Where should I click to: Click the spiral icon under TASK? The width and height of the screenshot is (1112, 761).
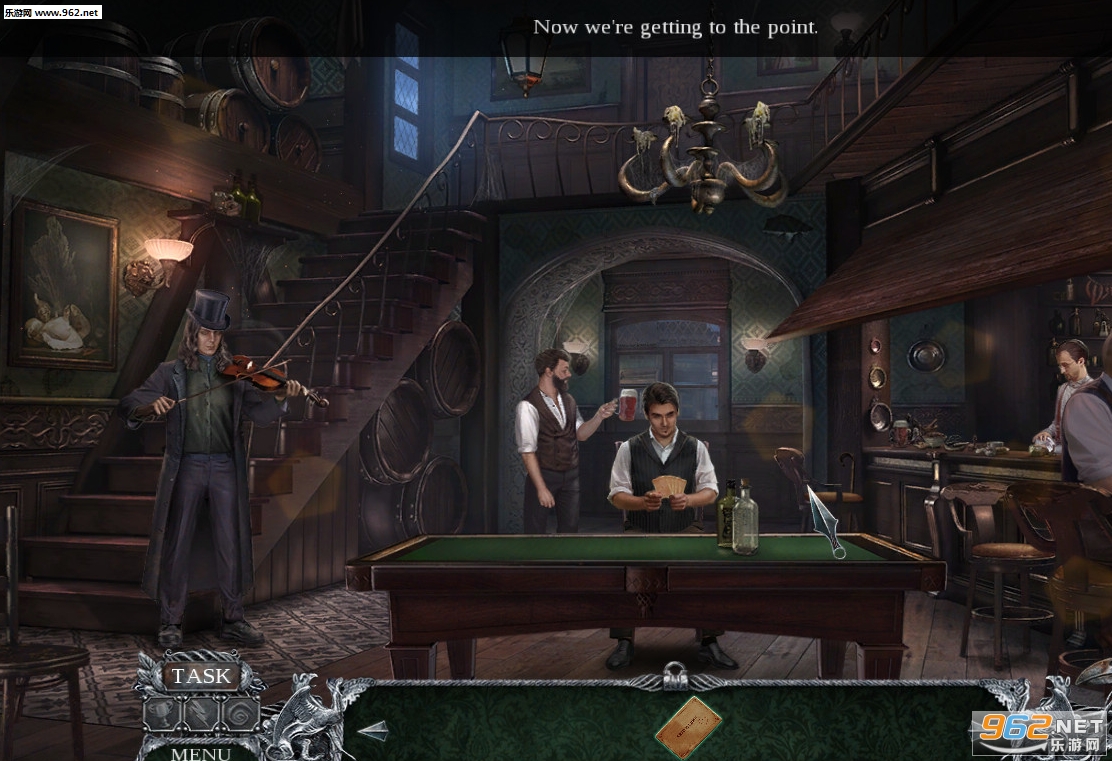(240, 714)
